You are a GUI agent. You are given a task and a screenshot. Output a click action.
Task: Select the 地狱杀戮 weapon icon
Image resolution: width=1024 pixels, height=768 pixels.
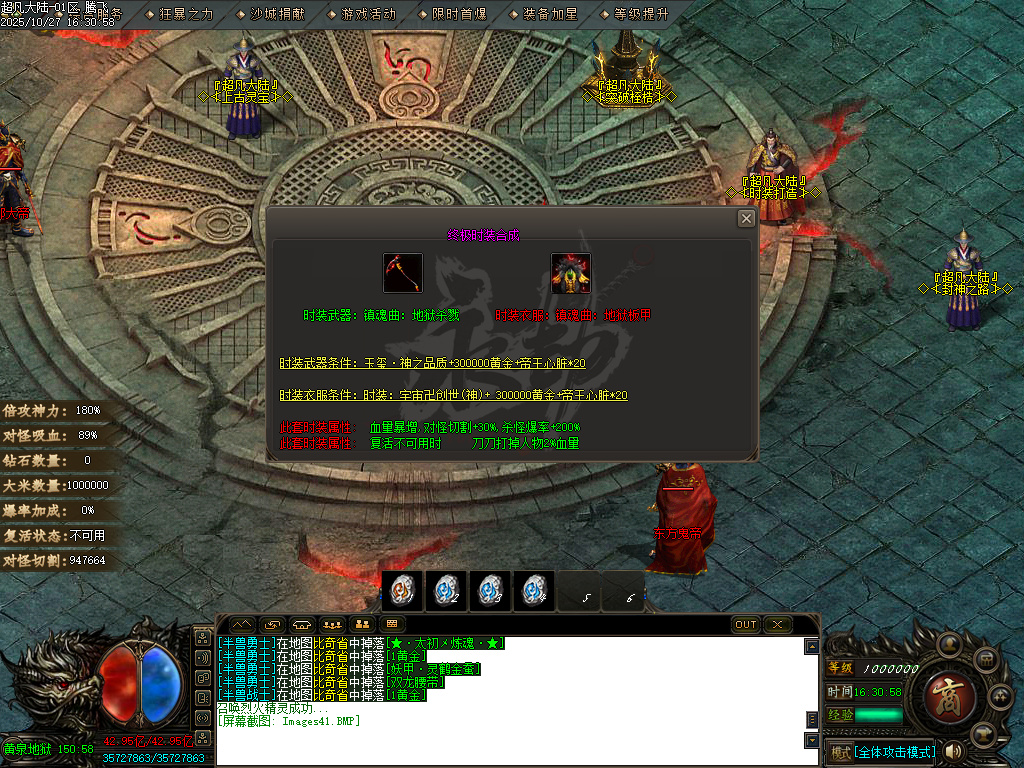403,273
